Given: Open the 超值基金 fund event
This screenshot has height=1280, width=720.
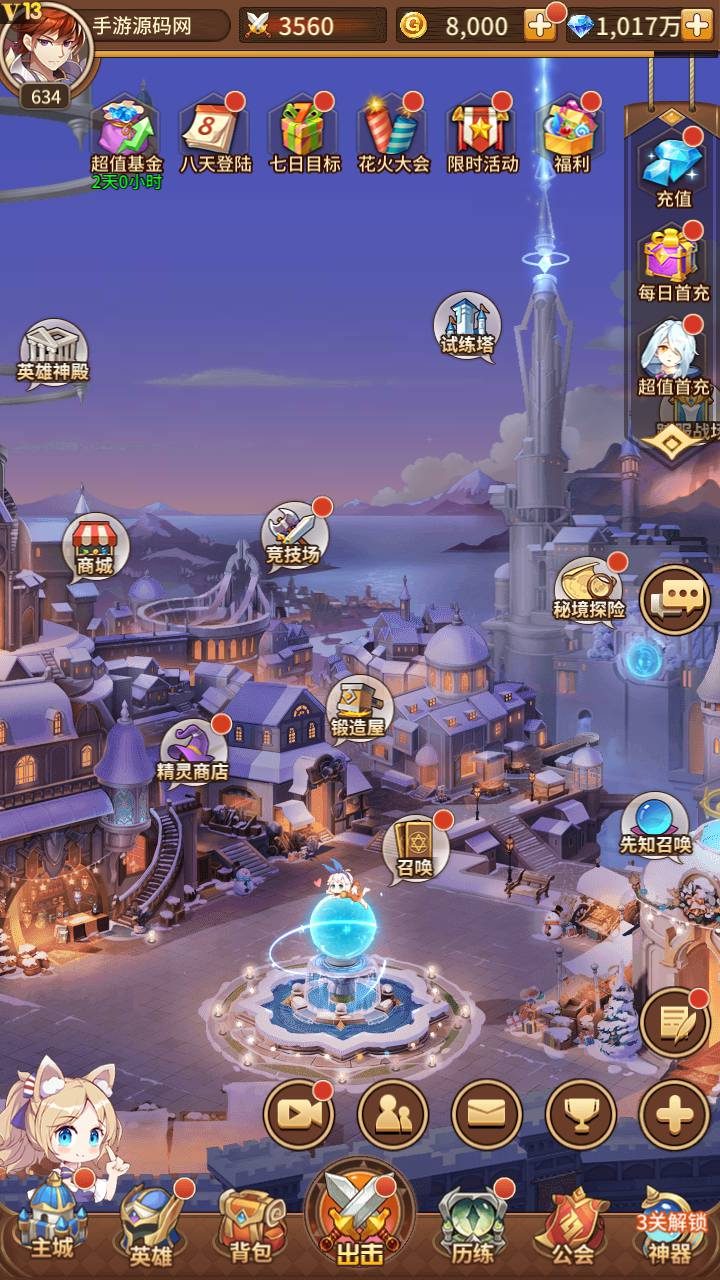Looking at the screenshot, I should (126, 131).
